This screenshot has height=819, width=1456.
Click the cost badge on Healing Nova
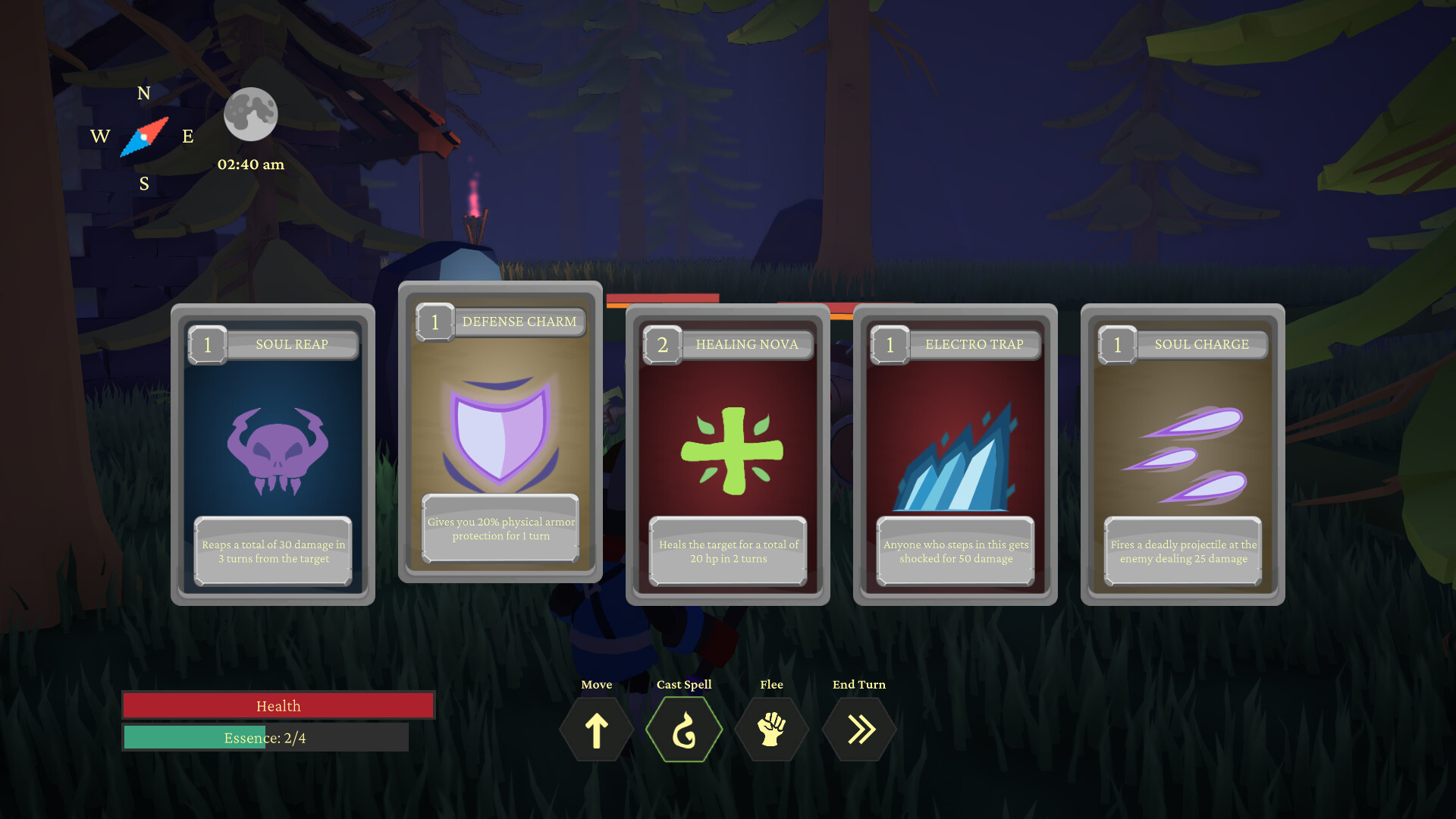pos(662,345)
